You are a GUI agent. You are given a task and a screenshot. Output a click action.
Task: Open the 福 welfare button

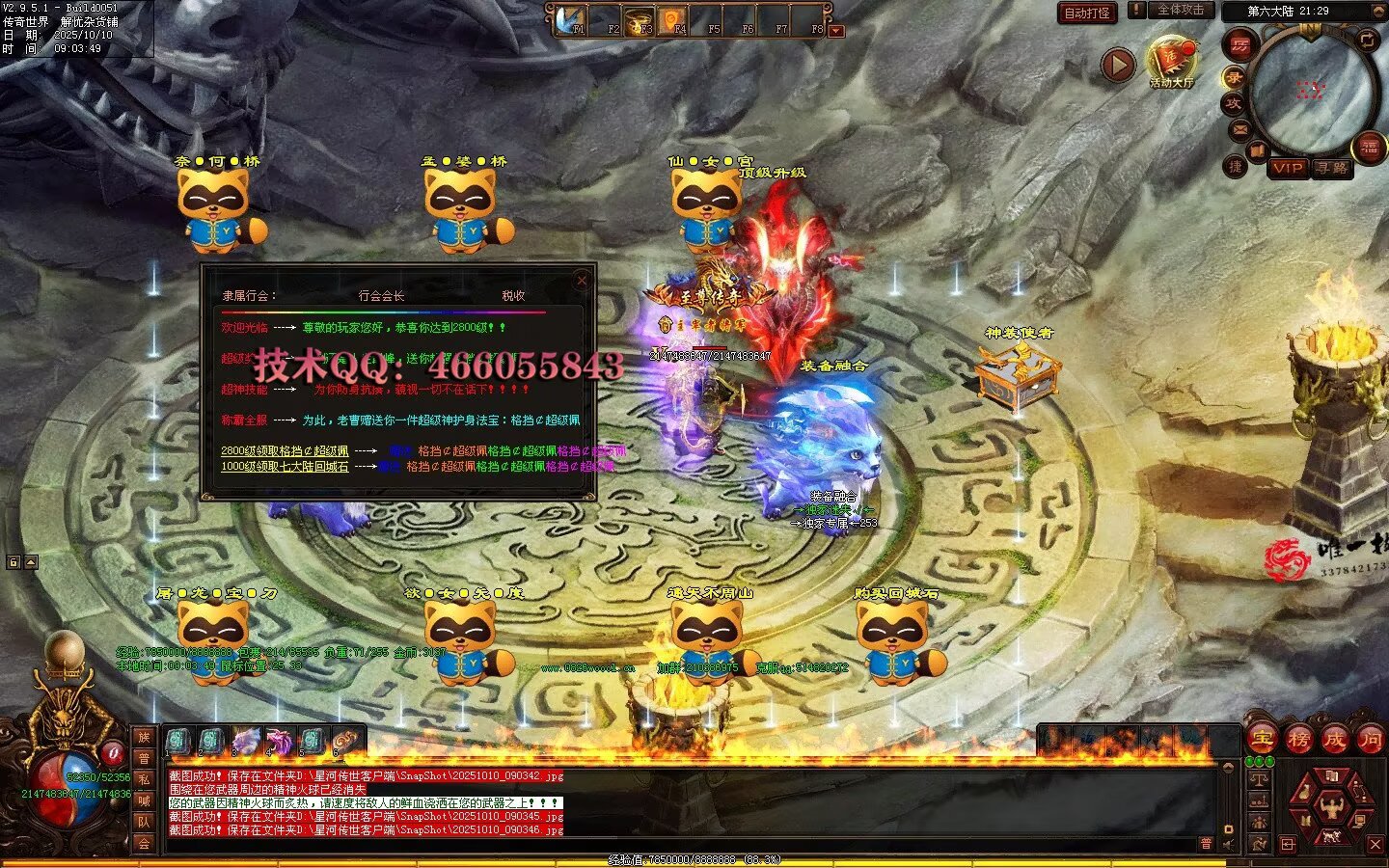(x=1369, y=147)
